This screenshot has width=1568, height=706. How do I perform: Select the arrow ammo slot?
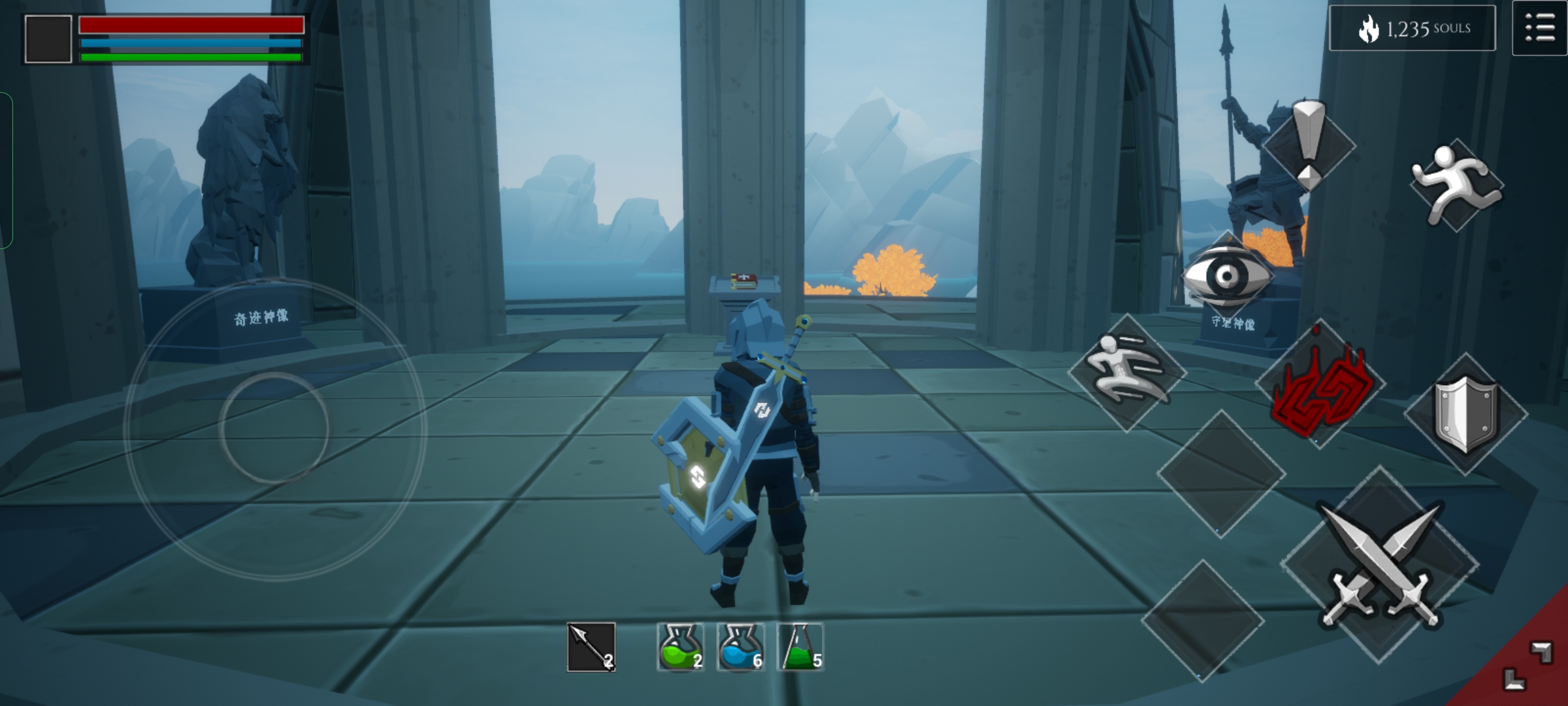tap(591, 647)
